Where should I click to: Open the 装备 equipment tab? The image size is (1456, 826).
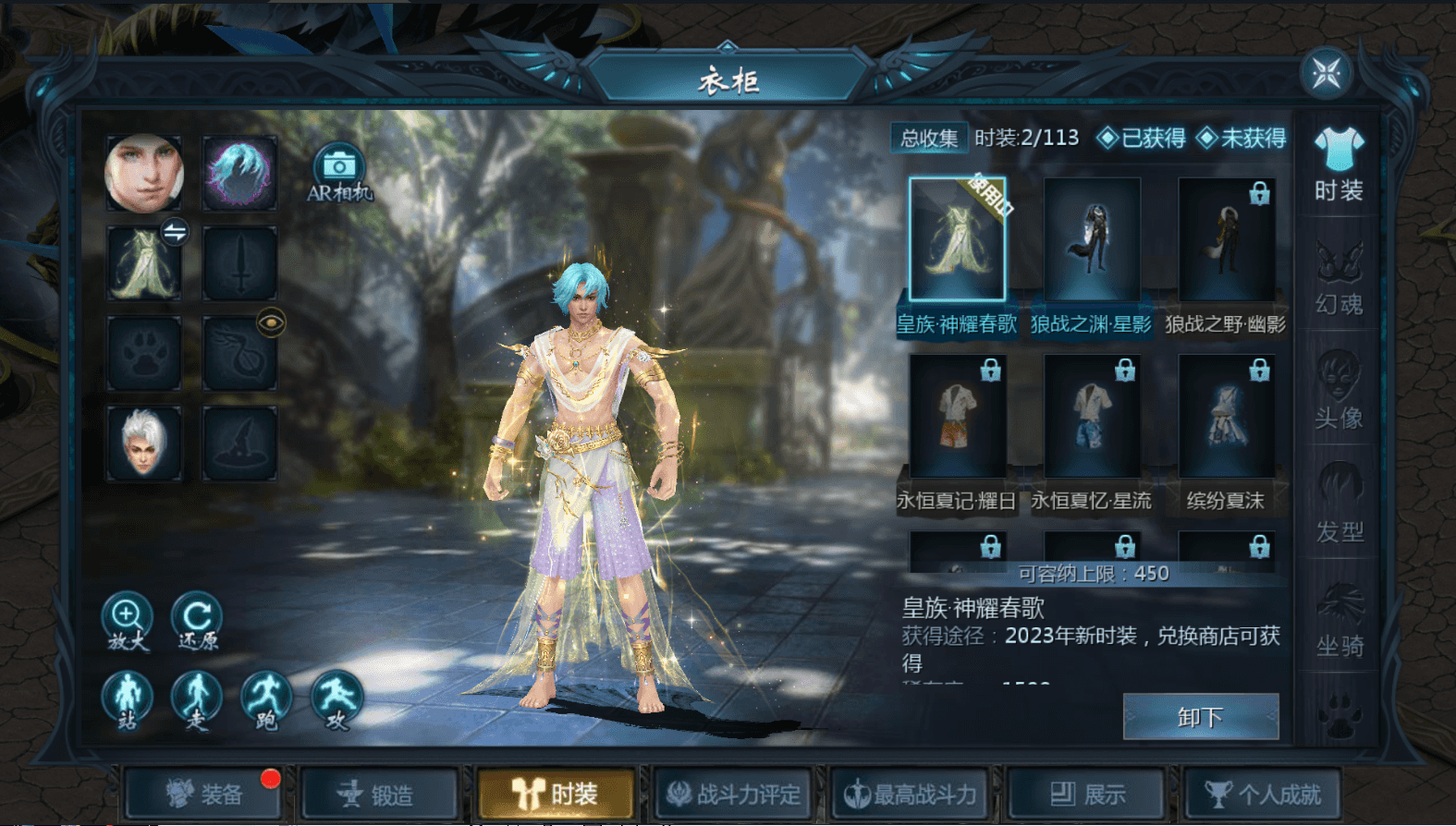tap(203, 794)
